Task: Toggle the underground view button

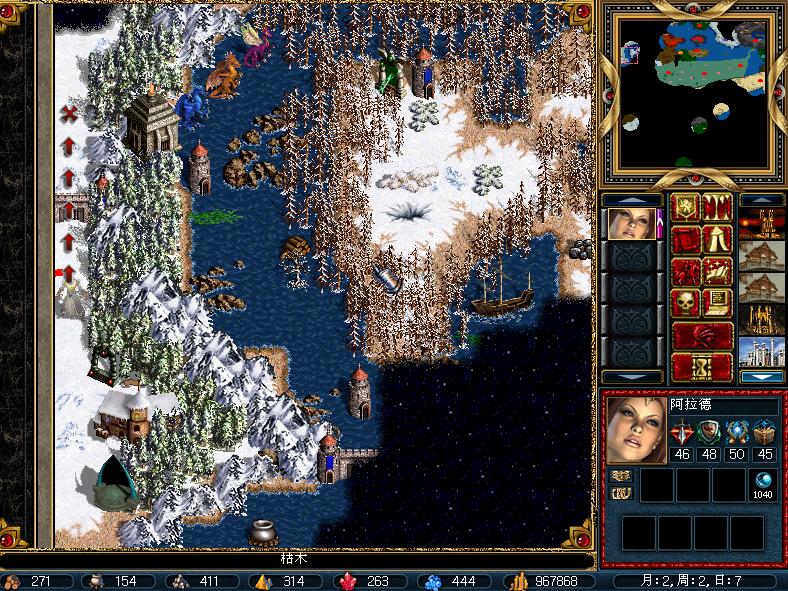Action: click(x=718, y=208)
